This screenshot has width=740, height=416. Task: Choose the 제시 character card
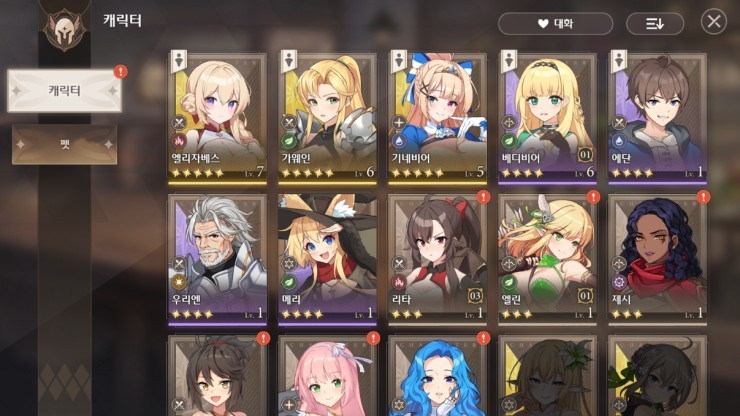(656, 258)
